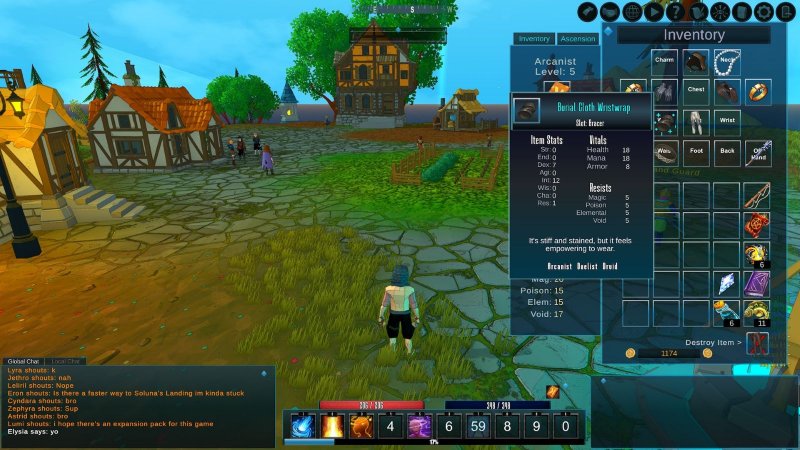Select the empty Back equipment slot
Viewport: 800px width, 450px height.
tap(727, 153)
